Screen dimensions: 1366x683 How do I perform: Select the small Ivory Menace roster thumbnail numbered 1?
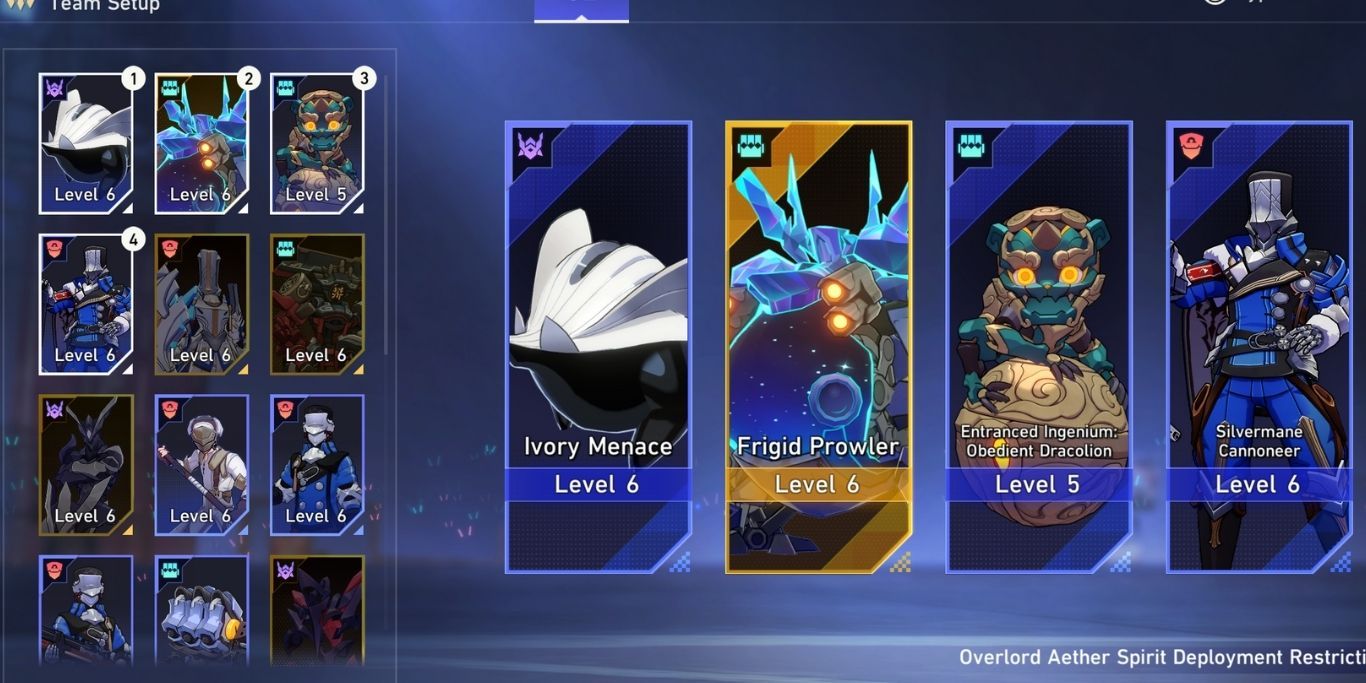[x=86, y=143]
